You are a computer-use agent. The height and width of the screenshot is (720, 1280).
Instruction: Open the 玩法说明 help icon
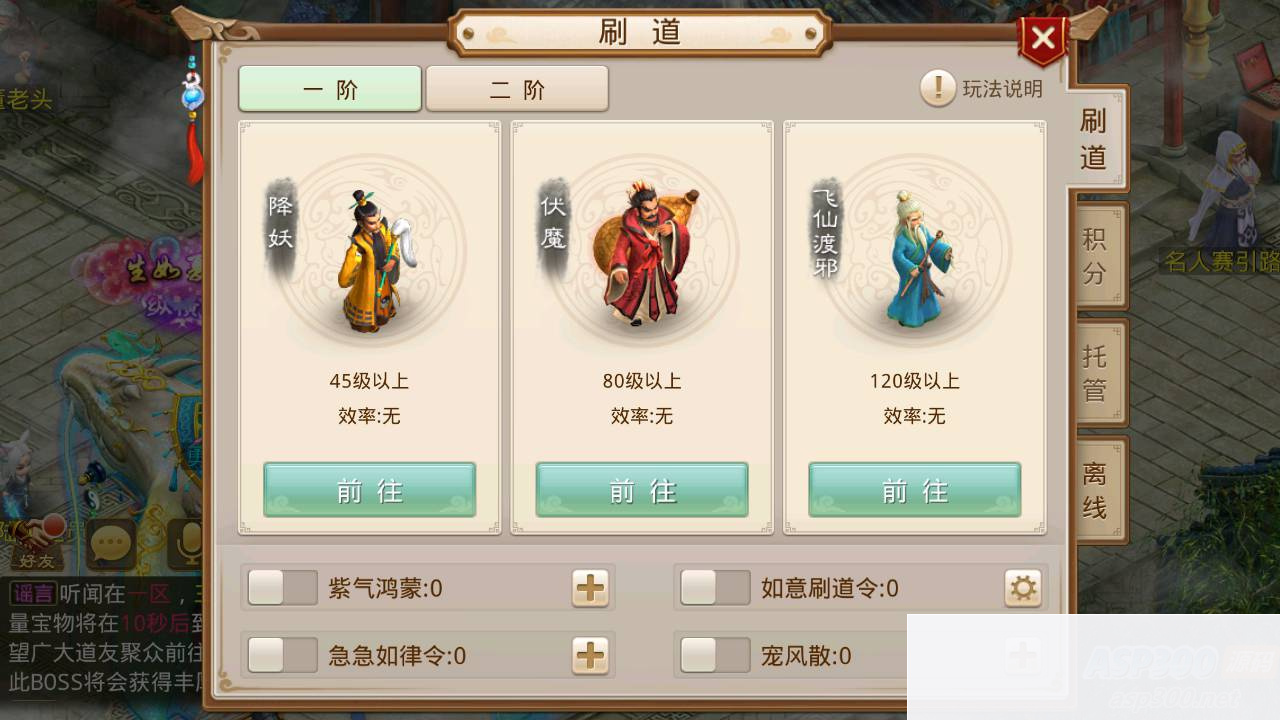[x=937, y=89]
